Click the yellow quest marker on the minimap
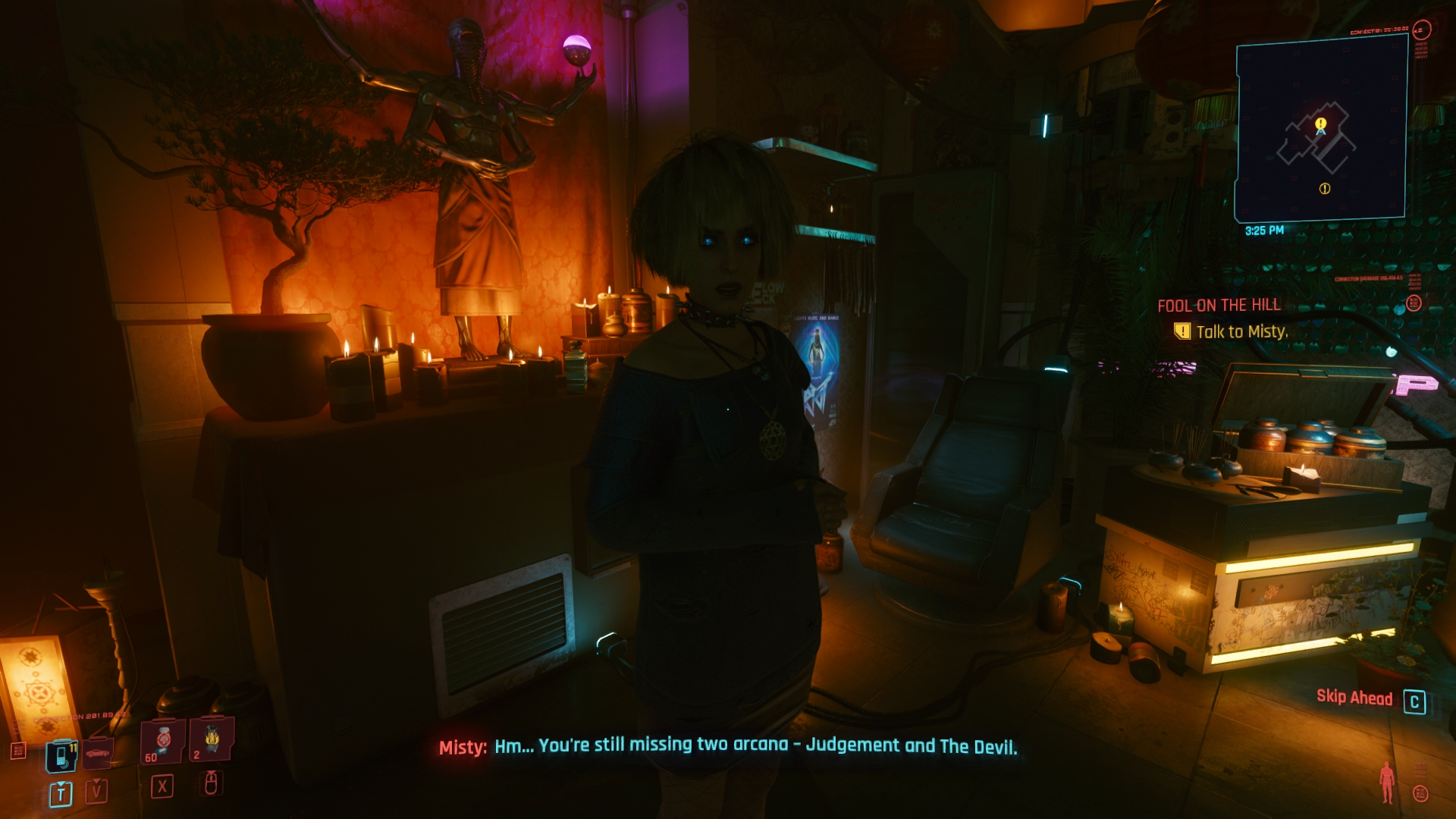The image size is (1456, 819). point(1320,123)
